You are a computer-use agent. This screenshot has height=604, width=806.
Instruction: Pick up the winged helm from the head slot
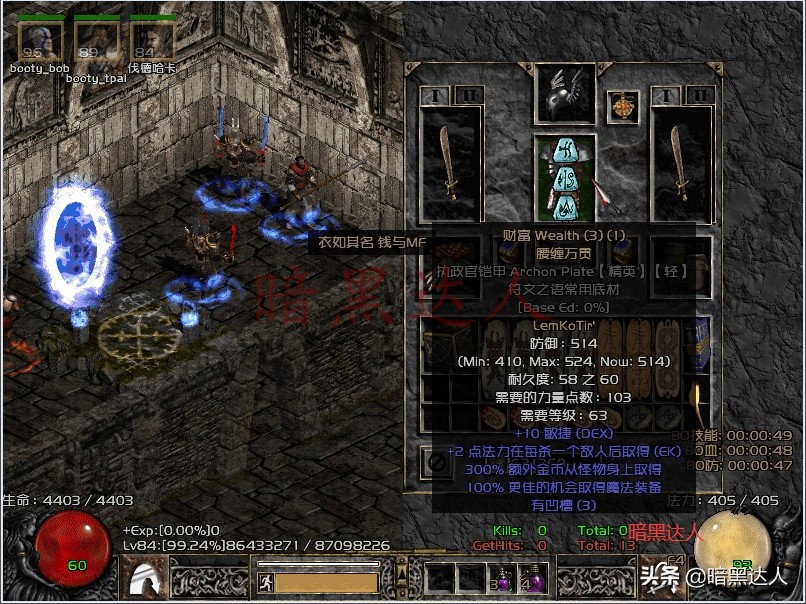(x=565, y=93)
